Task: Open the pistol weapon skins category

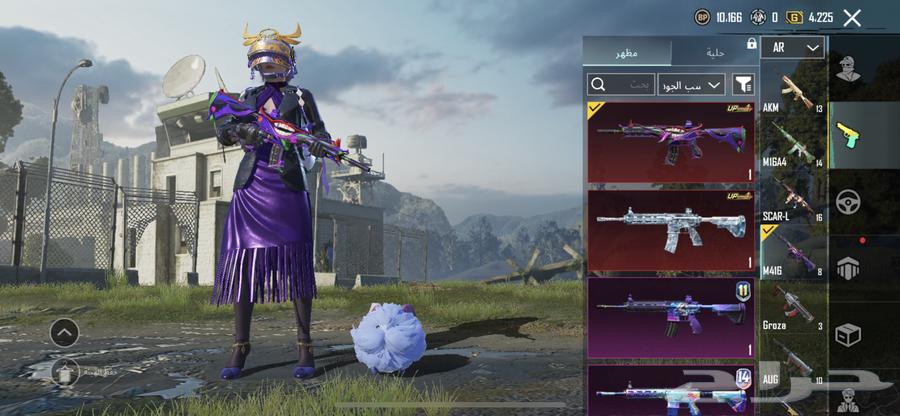Action: click(849, 136)
